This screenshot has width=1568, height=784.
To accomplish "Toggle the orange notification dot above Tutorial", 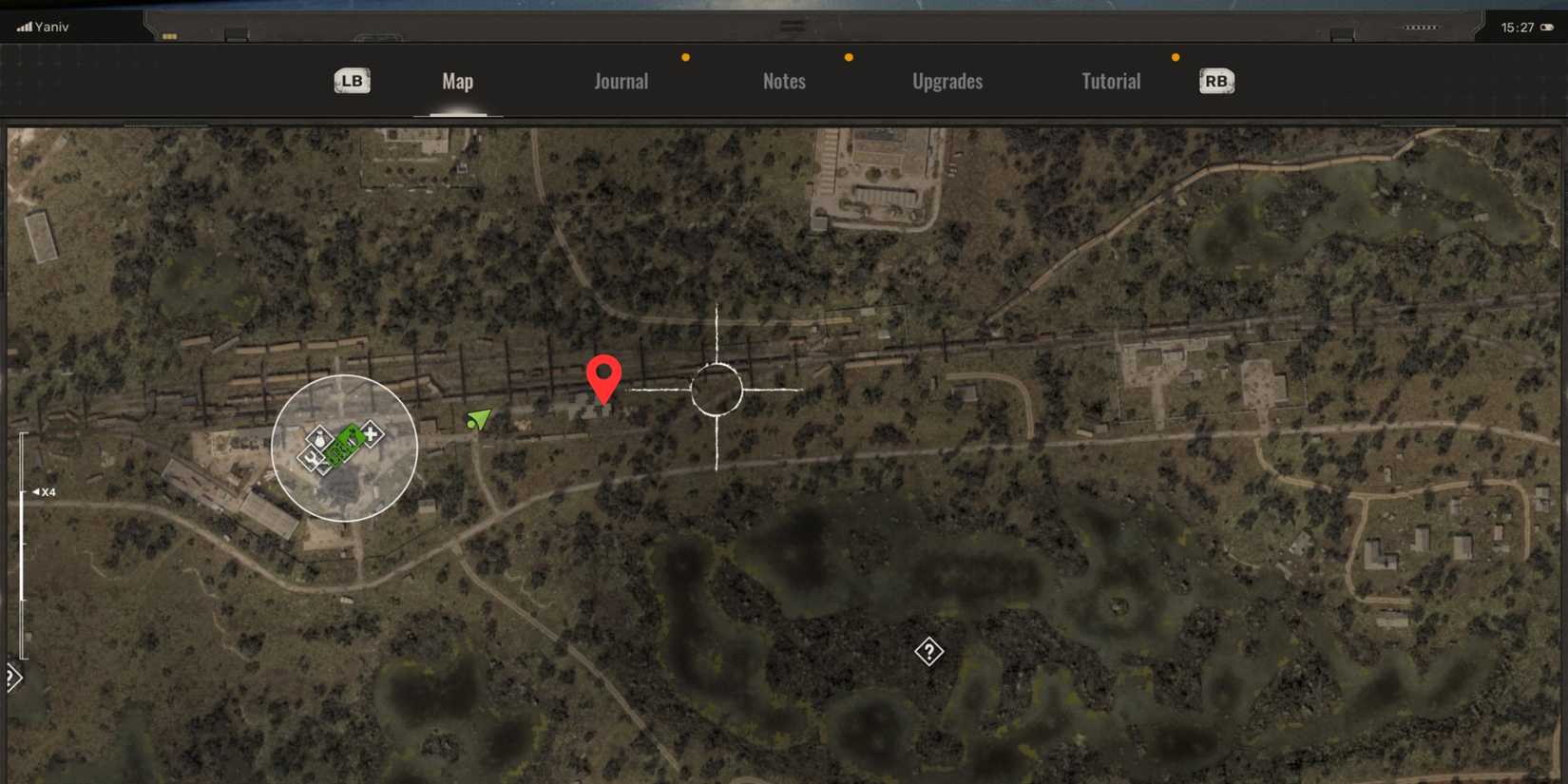I will 1175,57.
